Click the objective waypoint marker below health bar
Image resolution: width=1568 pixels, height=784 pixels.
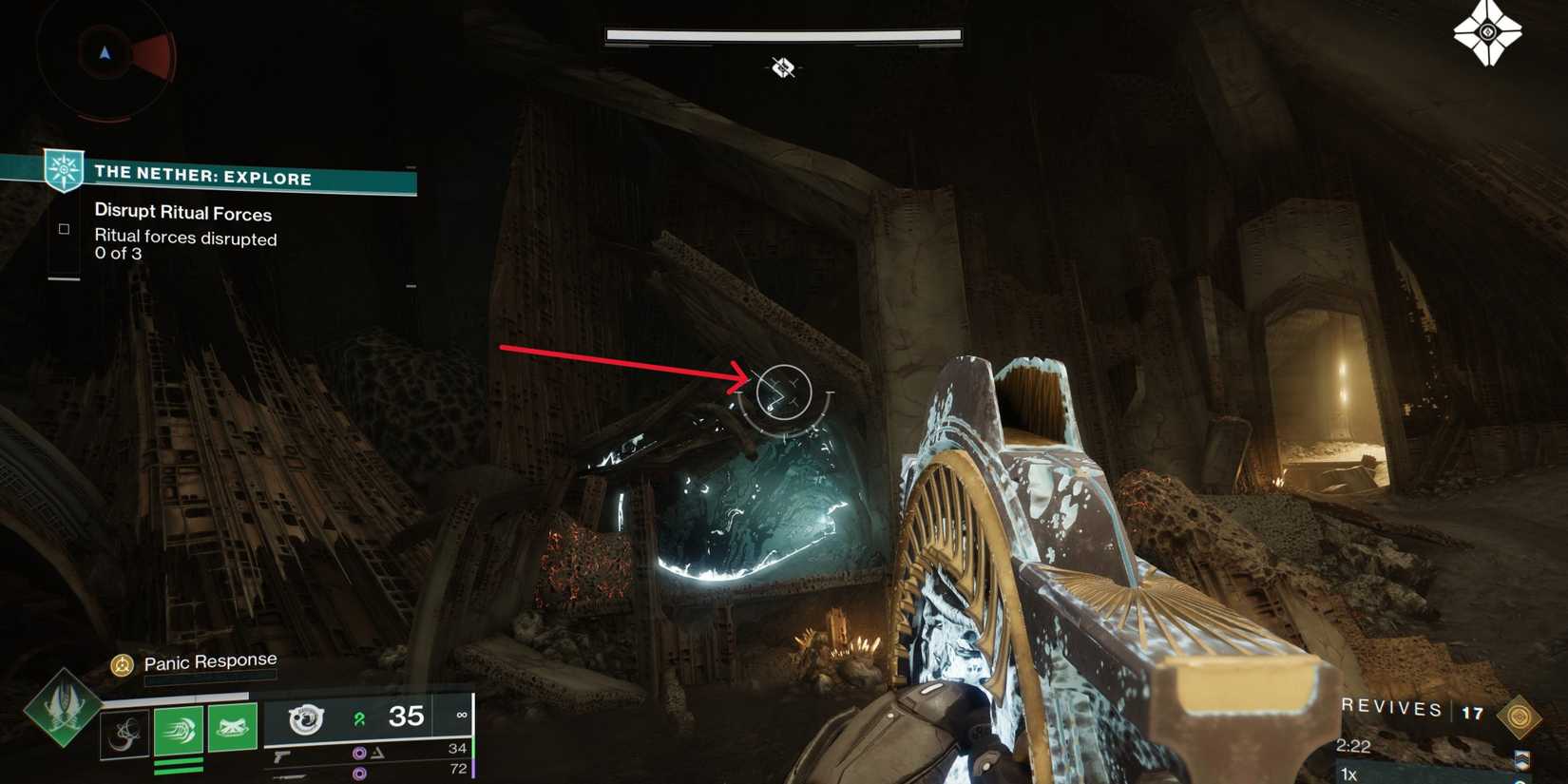(x=784, y=68)
